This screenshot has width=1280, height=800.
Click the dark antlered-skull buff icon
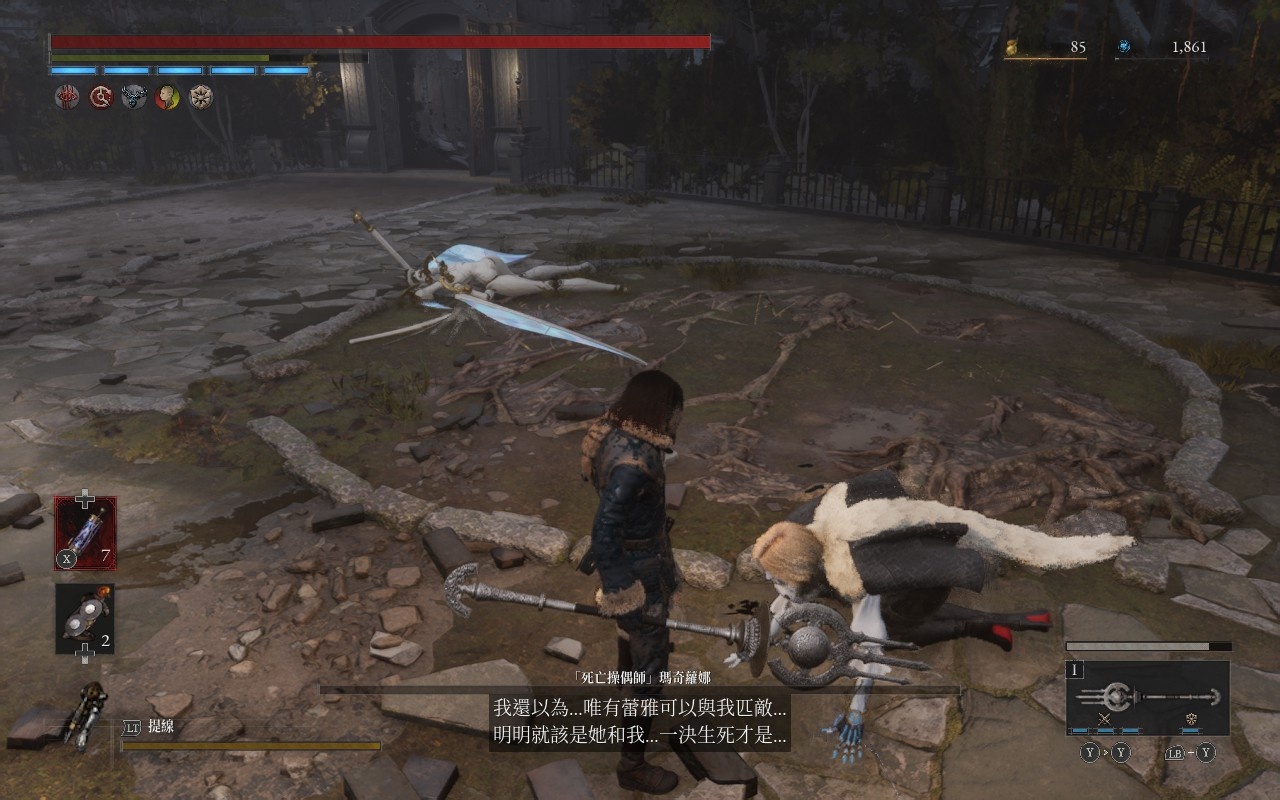134,97
